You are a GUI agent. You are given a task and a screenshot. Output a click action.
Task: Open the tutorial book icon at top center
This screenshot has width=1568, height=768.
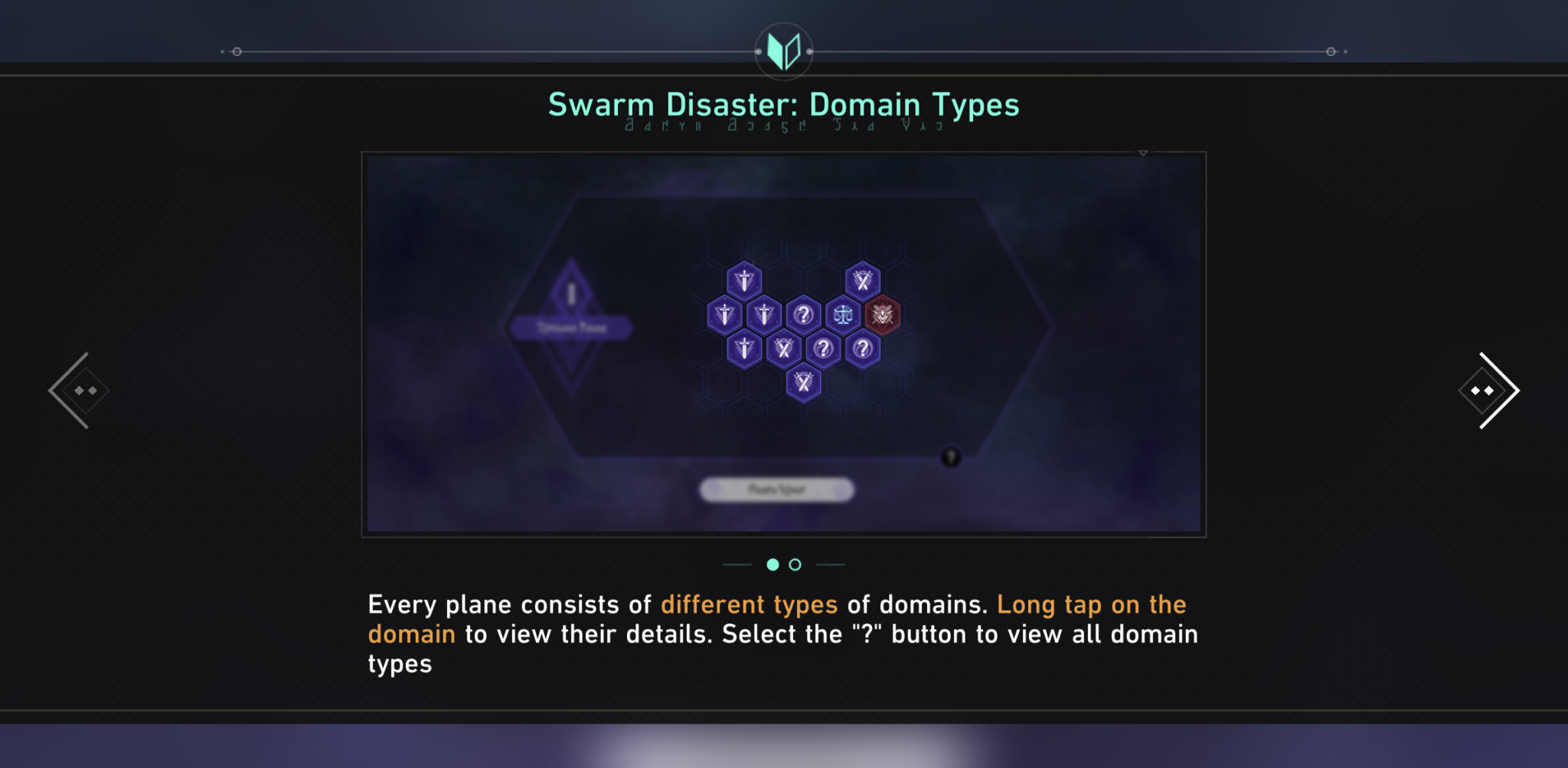coord(783,51)
